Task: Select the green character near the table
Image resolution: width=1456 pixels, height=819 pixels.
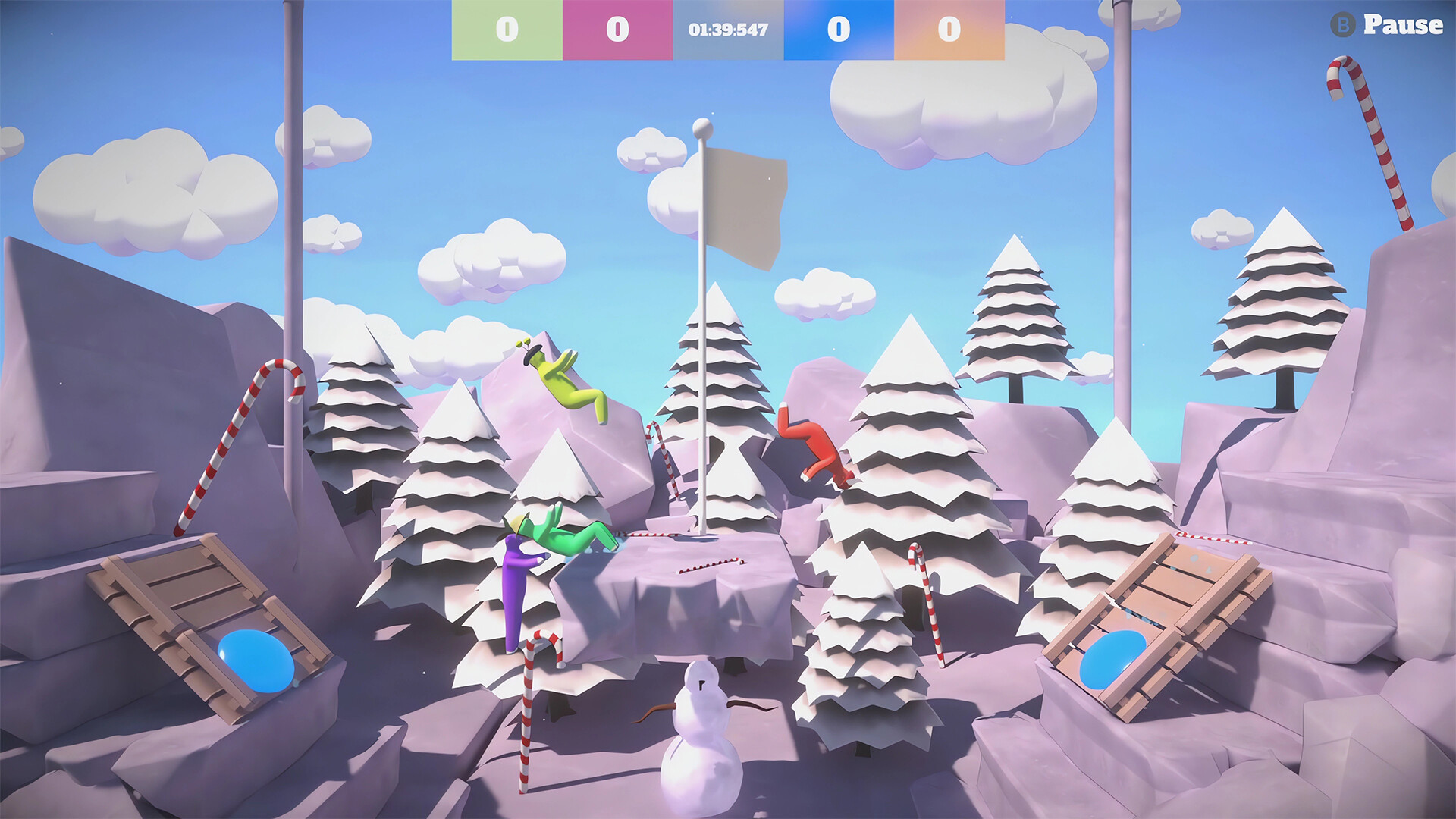Action: click(561, 538)
